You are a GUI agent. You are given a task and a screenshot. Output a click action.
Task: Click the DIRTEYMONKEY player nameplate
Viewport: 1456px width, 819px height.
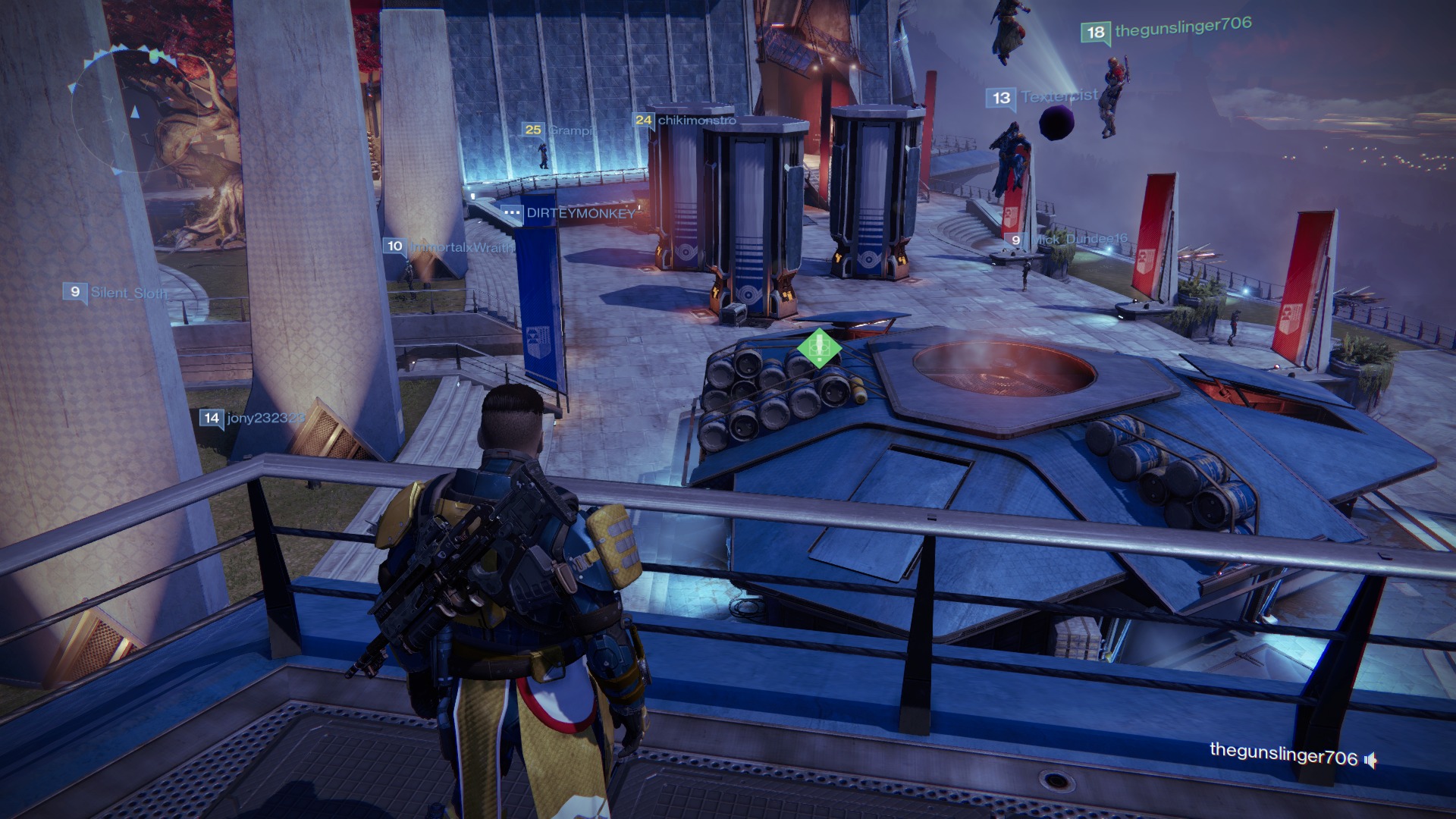pyautogui.click(x=569, y=213)
